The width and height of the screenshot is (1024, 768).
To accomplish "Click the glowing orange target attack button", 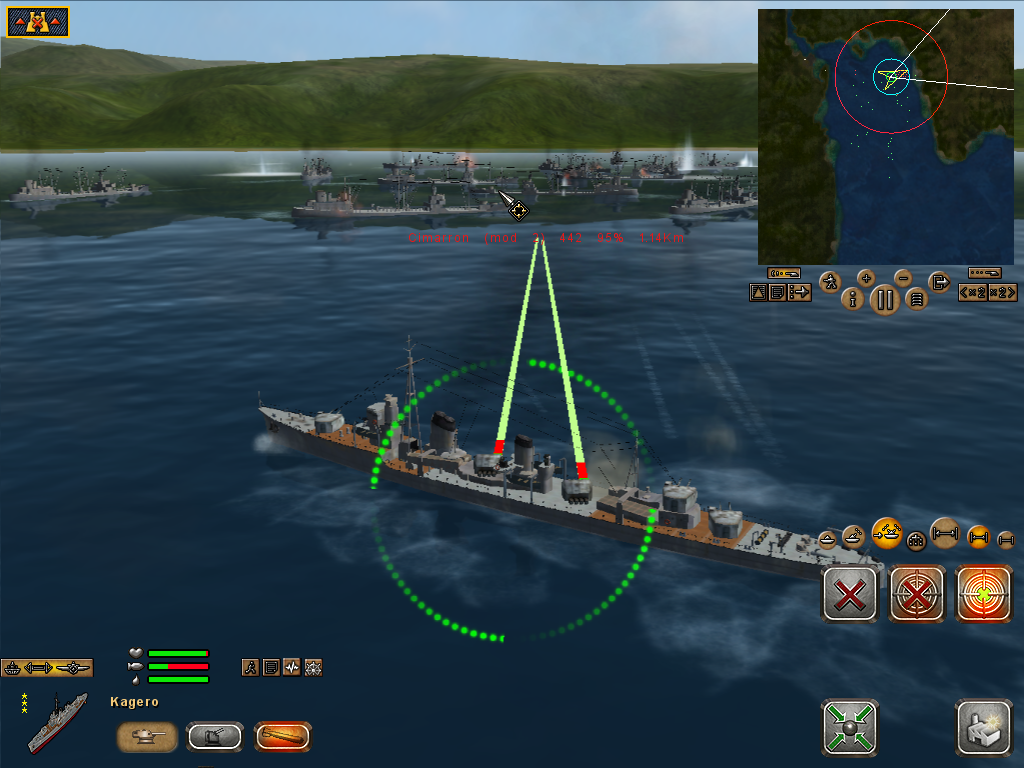I will [984, 594].
